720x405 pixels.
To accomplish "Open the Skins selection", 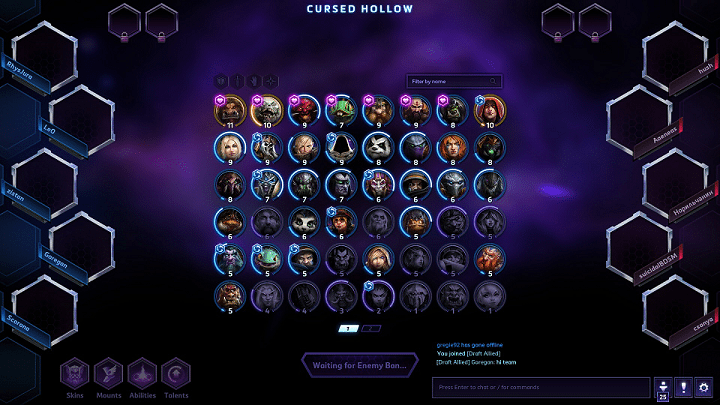I will (x=75, y=375).
